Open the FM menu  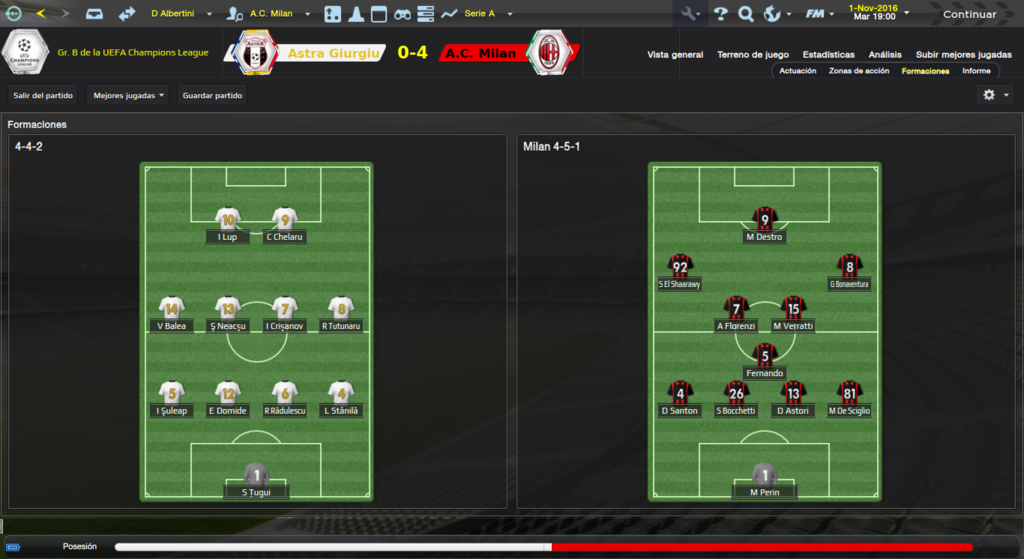pos(820,14)
